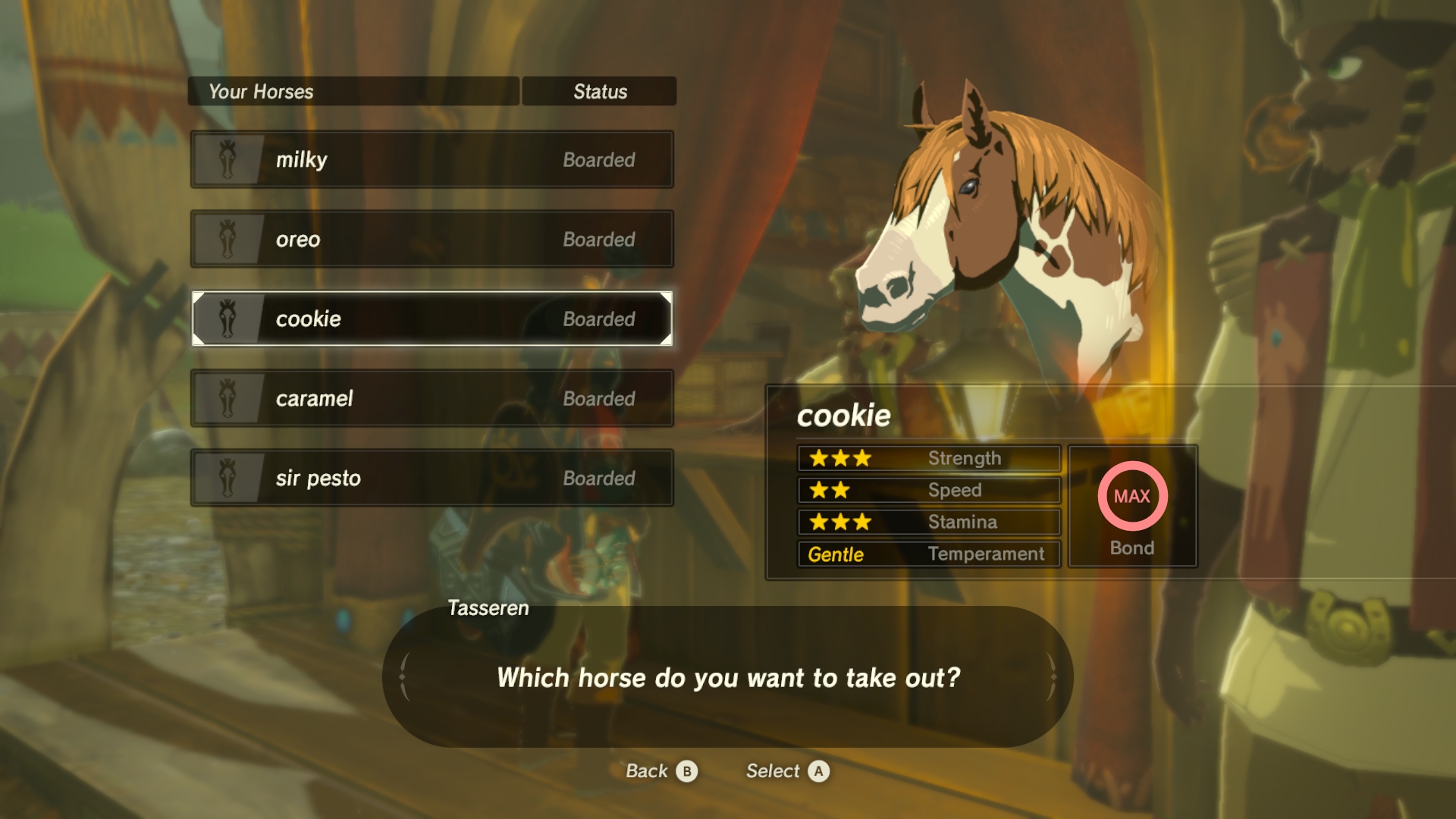Pick the highlighted cookie horse row

coord(431,318)
